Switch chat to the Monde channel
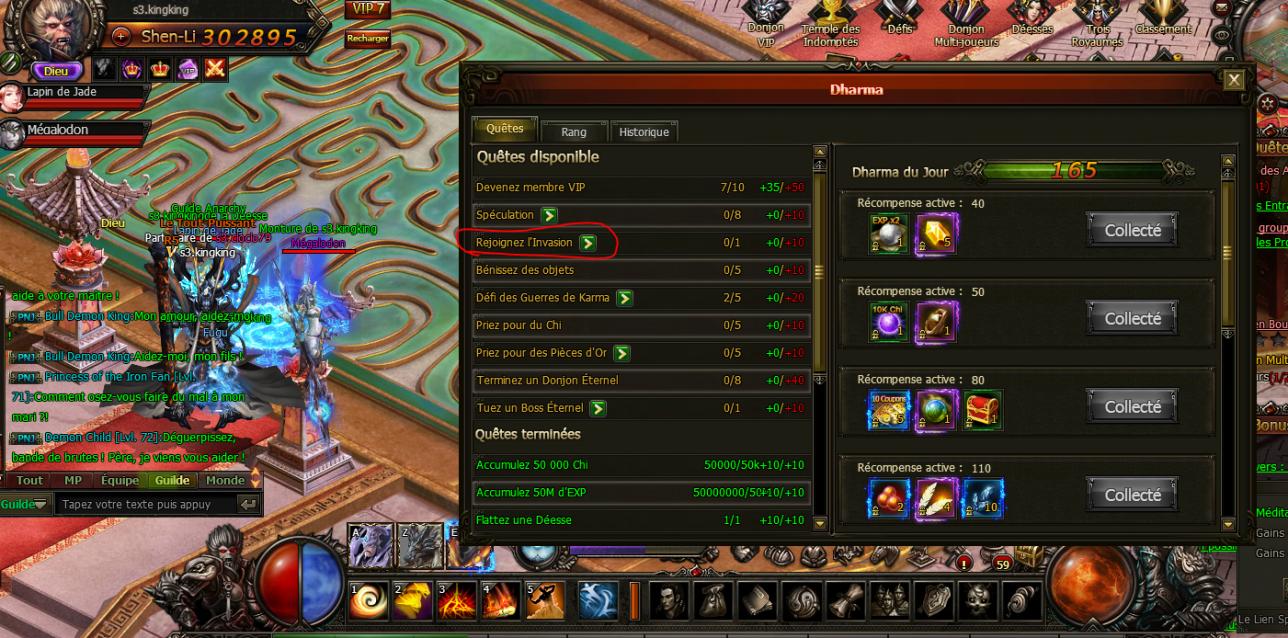Screen dimensions: 1288x638 pos(225,480)
